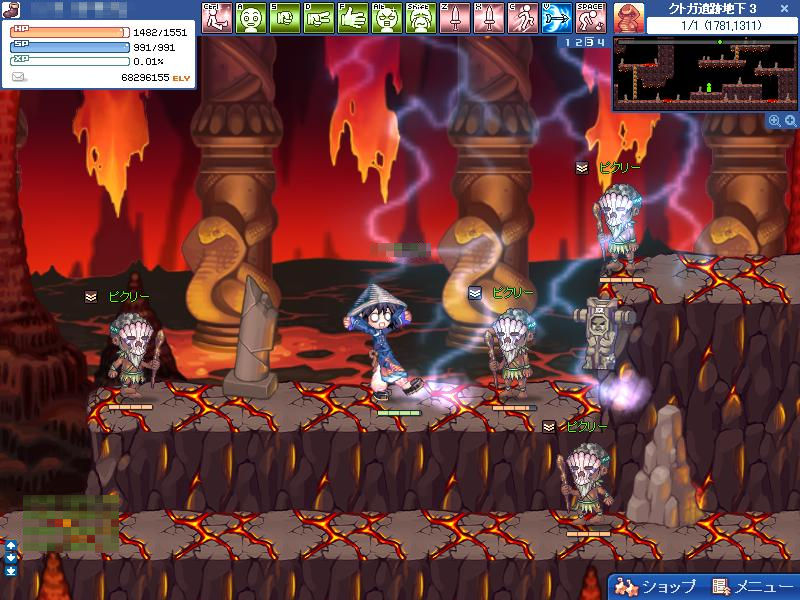This screenshot has height=600, width=800.
Task: Choose the open palm paper gesture
Action: point(353,17)
